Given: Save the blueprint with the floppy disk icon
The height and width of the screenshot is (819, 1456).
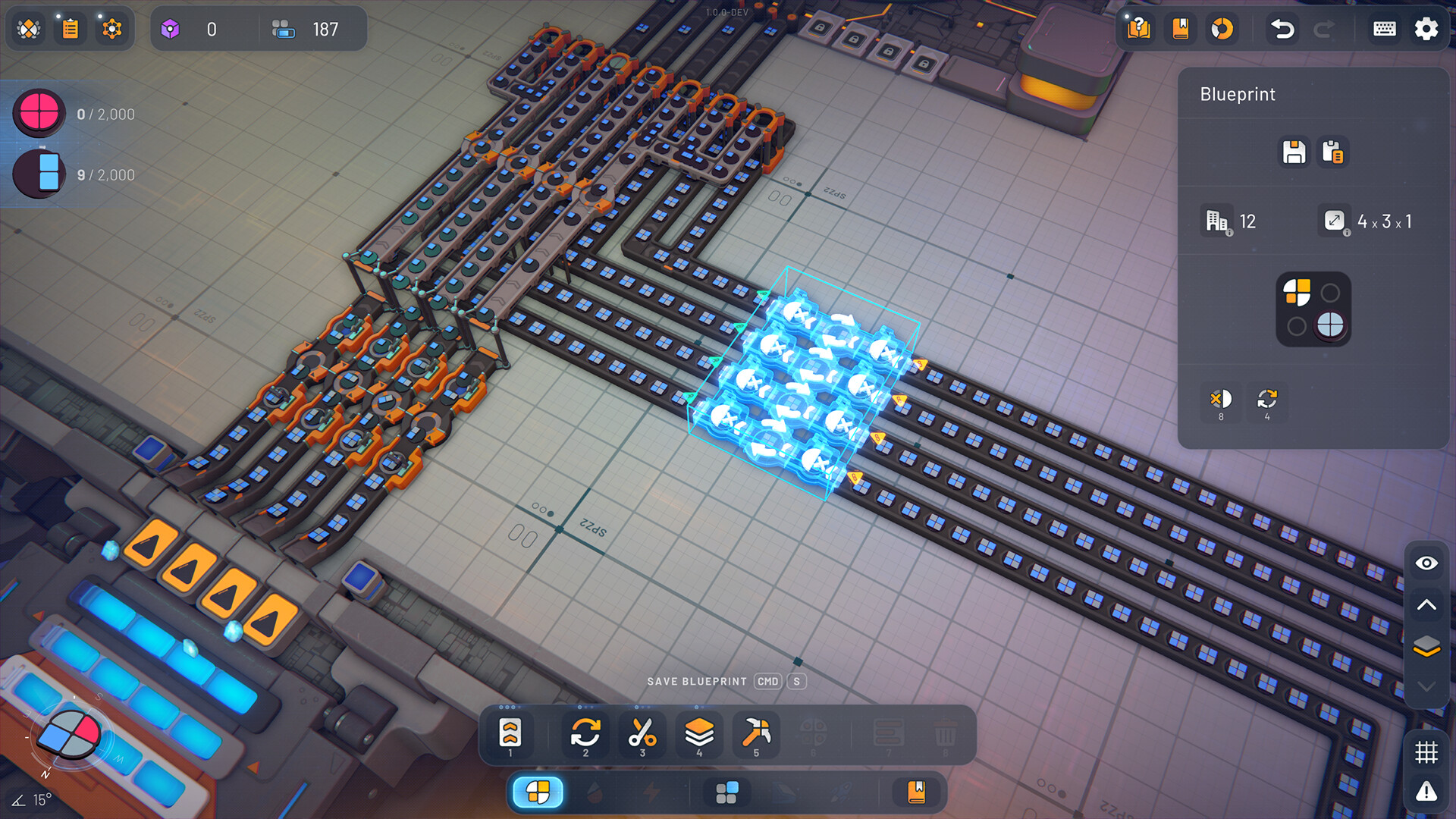Looking at the screenshot, I should pyautogui.click(x=1294, y=152).
